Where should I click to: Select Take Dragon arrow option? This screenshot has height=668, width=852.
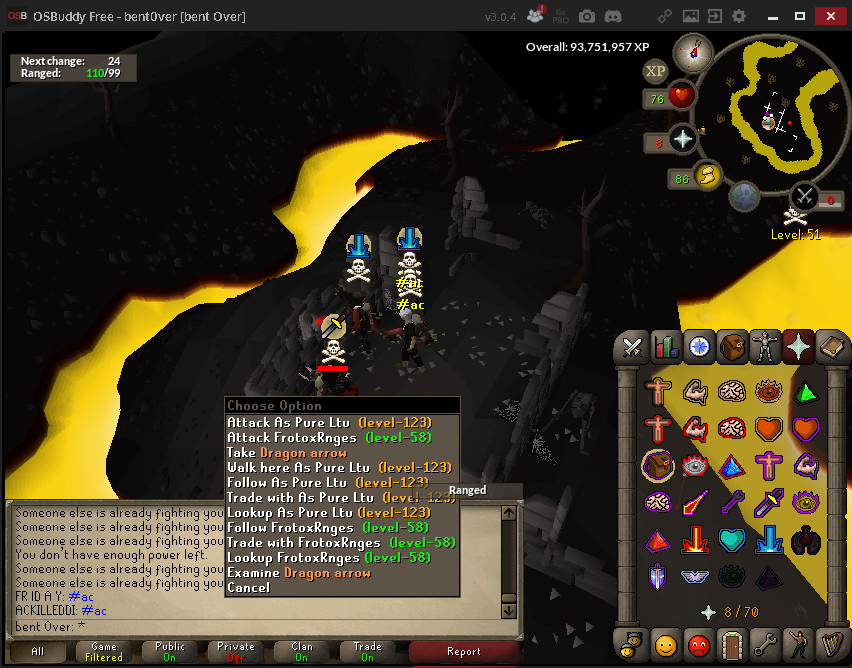pyautogui.click(x=286, y=453)
